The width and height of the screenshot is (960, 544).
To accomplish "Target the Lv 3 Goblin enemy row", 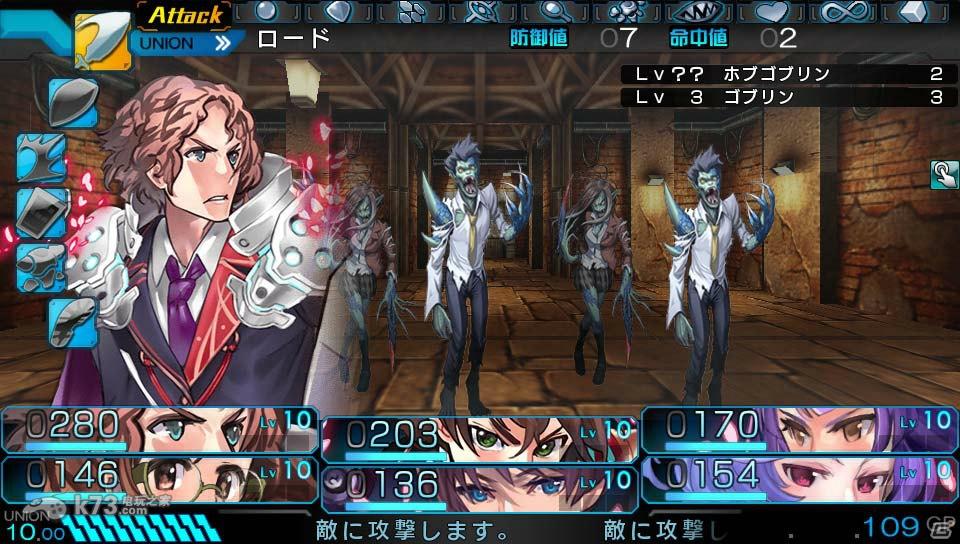I will [784, 97].
